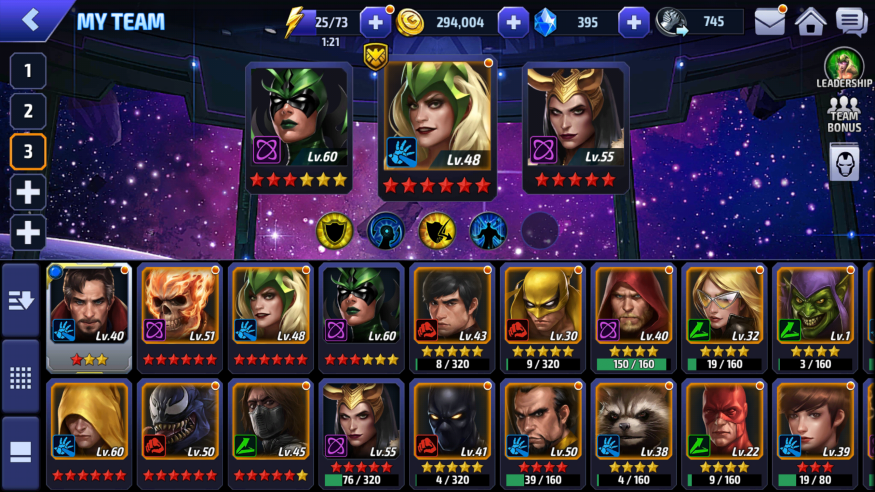
Task: Choose Rocket Raccoon Lv.38 from the roster
Action: pos(630,431)
